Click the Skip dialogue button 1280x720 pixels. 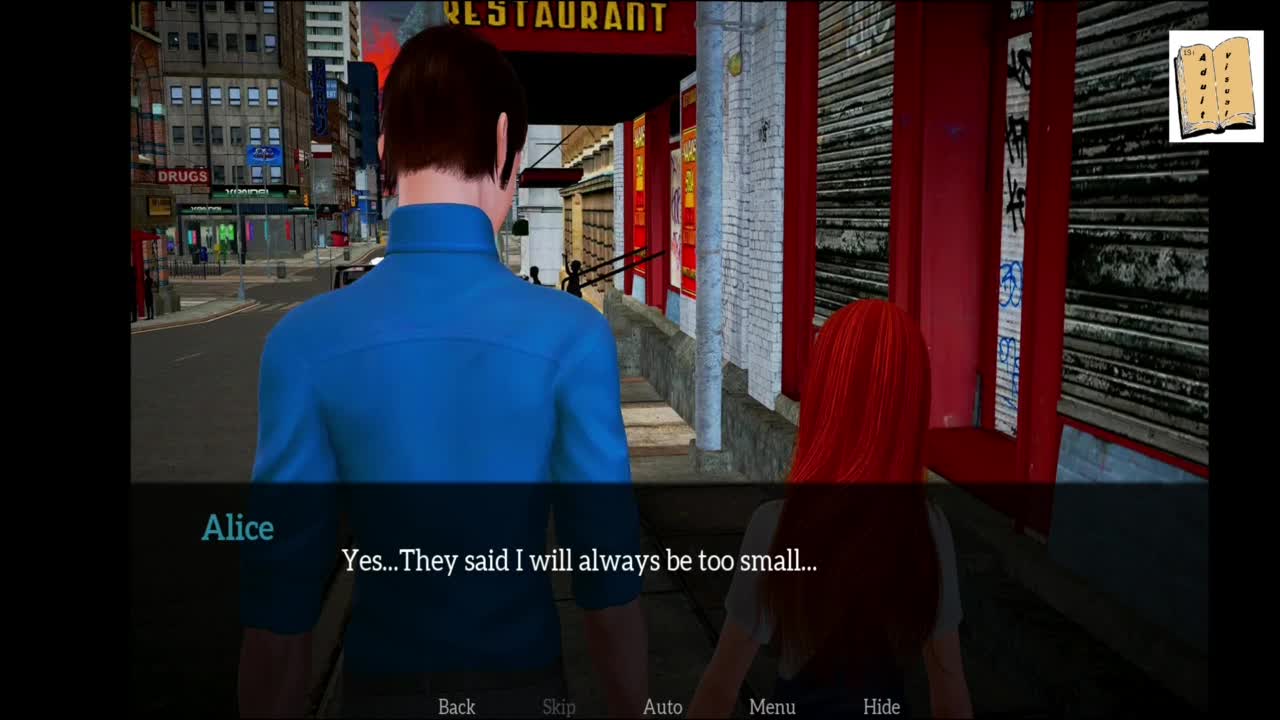tap(559, 707)
